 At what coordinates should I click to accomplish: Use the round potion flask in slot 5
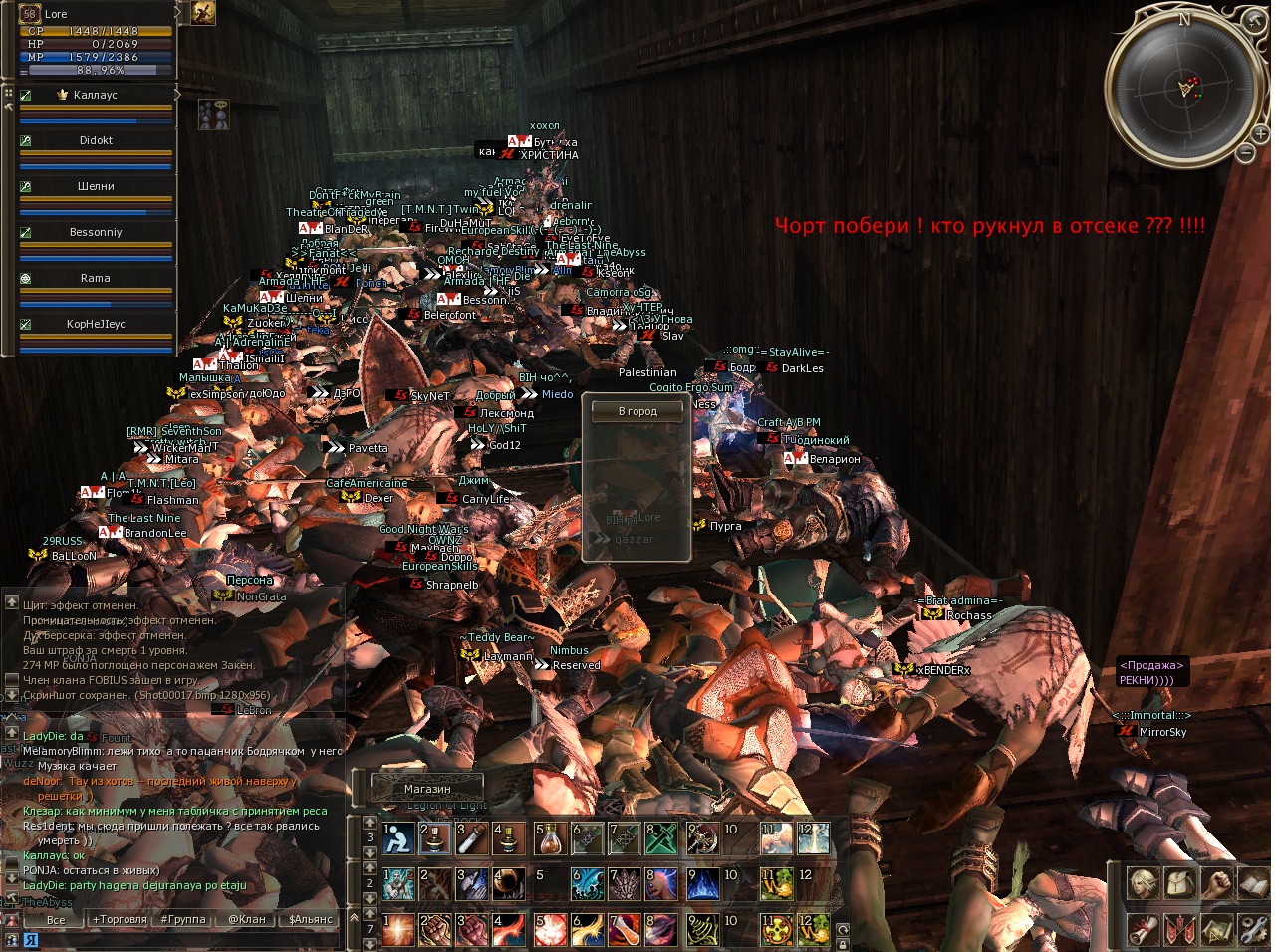(551, 839)
